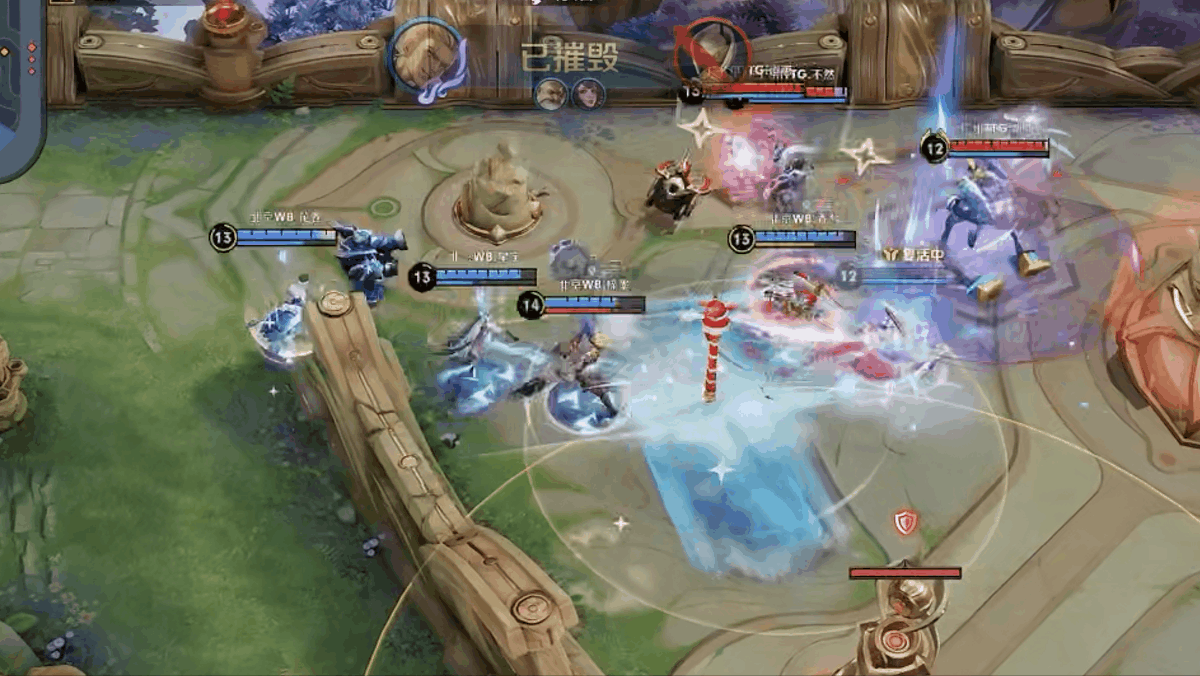Image resolution: width=1200 pixels, height=676 pixels.
Task: Click the crossed-out destroyed tower icon
Action: [x=711, y=52]
